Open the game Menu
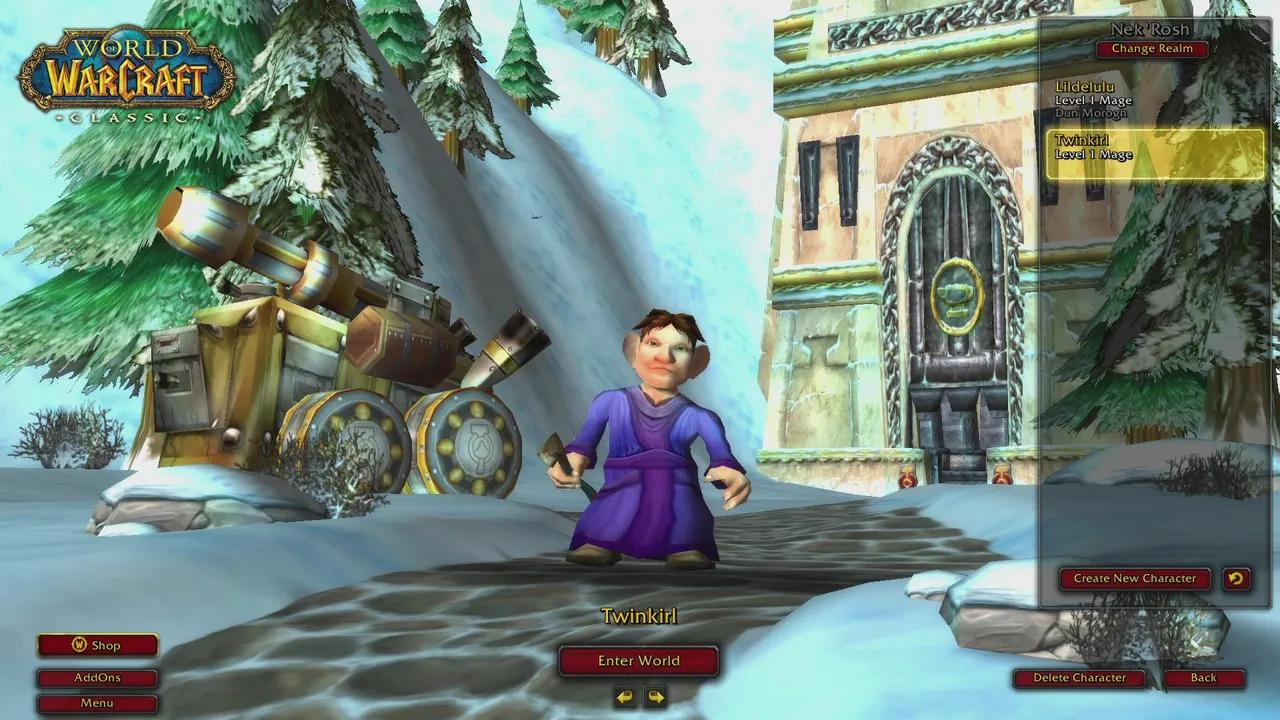 coord(97,703)
